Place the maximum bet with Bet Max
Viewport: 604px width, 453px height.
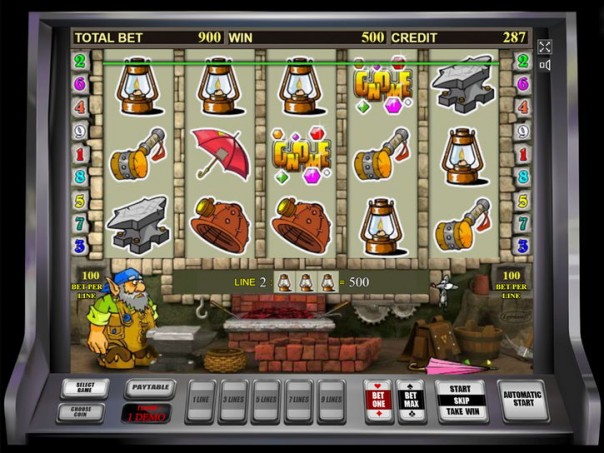411,400
